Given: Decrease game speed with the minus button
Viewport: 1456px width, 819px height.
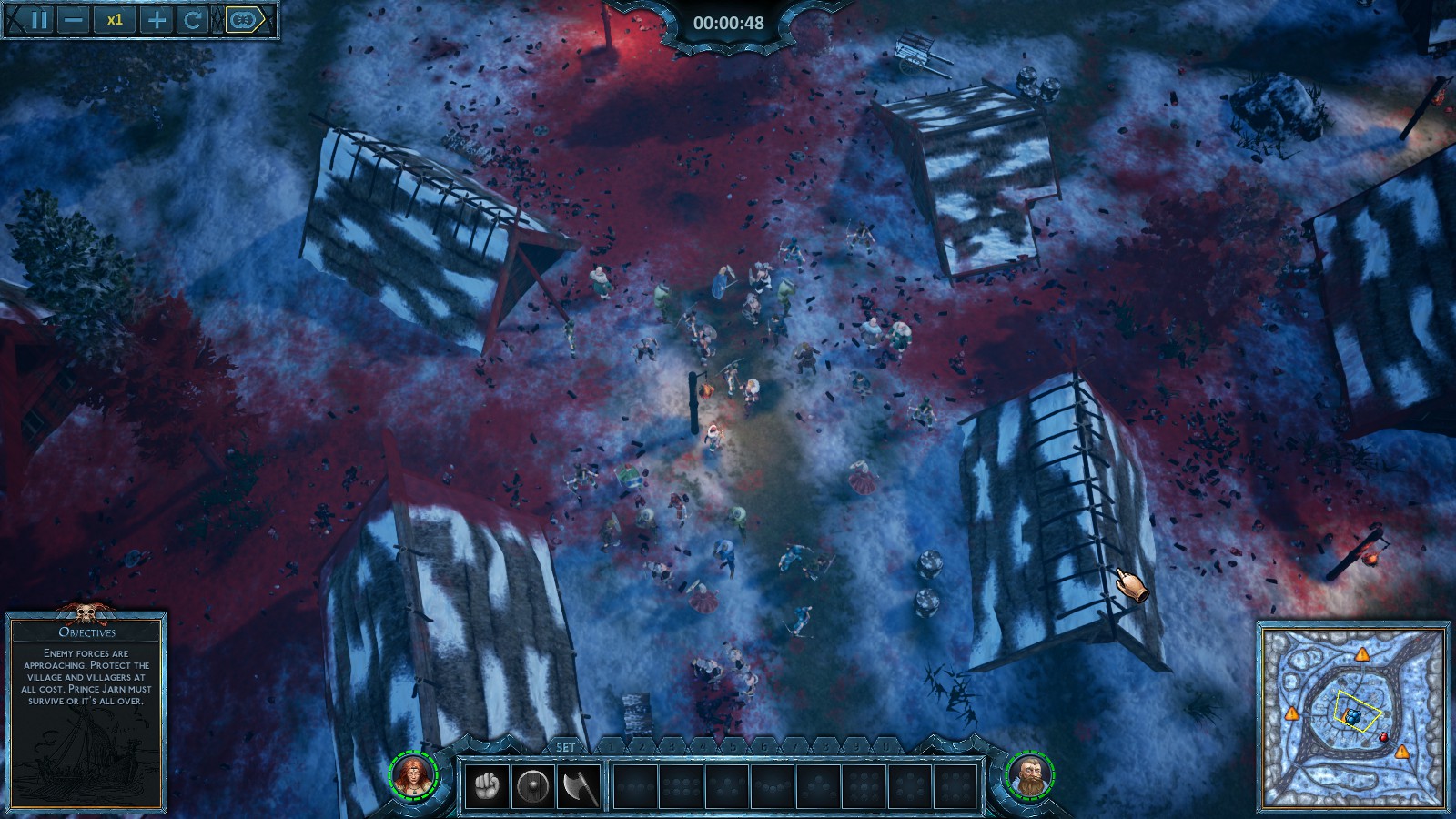Looking at the screenshot, I should [75, 20].
